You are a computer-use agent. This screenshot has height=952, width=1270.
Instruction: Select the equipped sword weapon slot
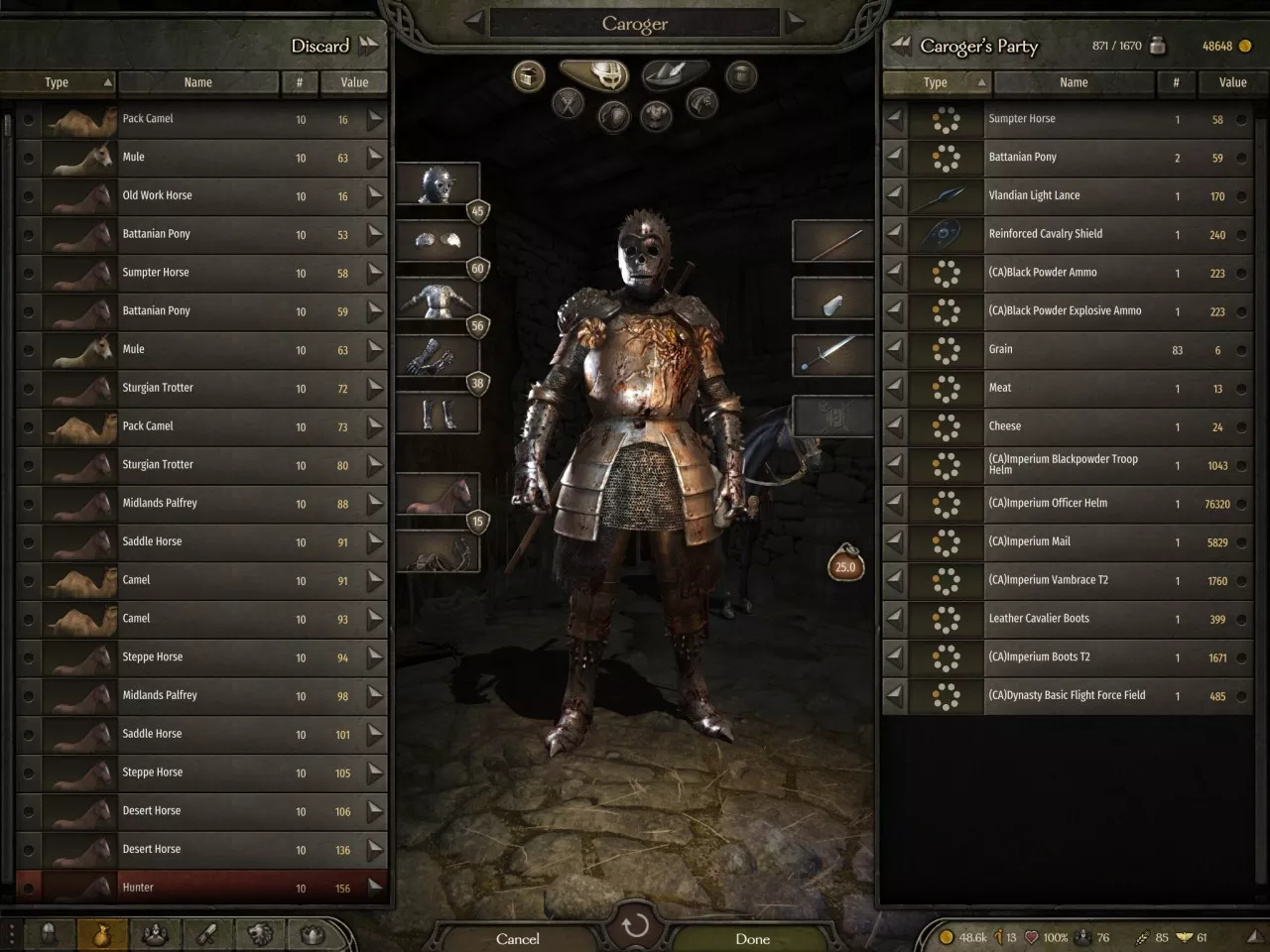(x=832, y=354)
